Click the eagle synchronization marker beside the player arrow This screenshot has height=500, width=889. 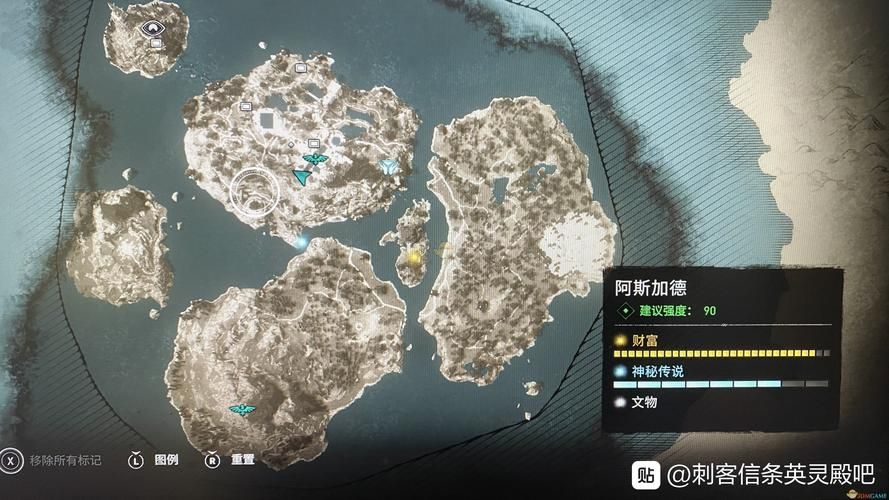(x=314, y=160)
